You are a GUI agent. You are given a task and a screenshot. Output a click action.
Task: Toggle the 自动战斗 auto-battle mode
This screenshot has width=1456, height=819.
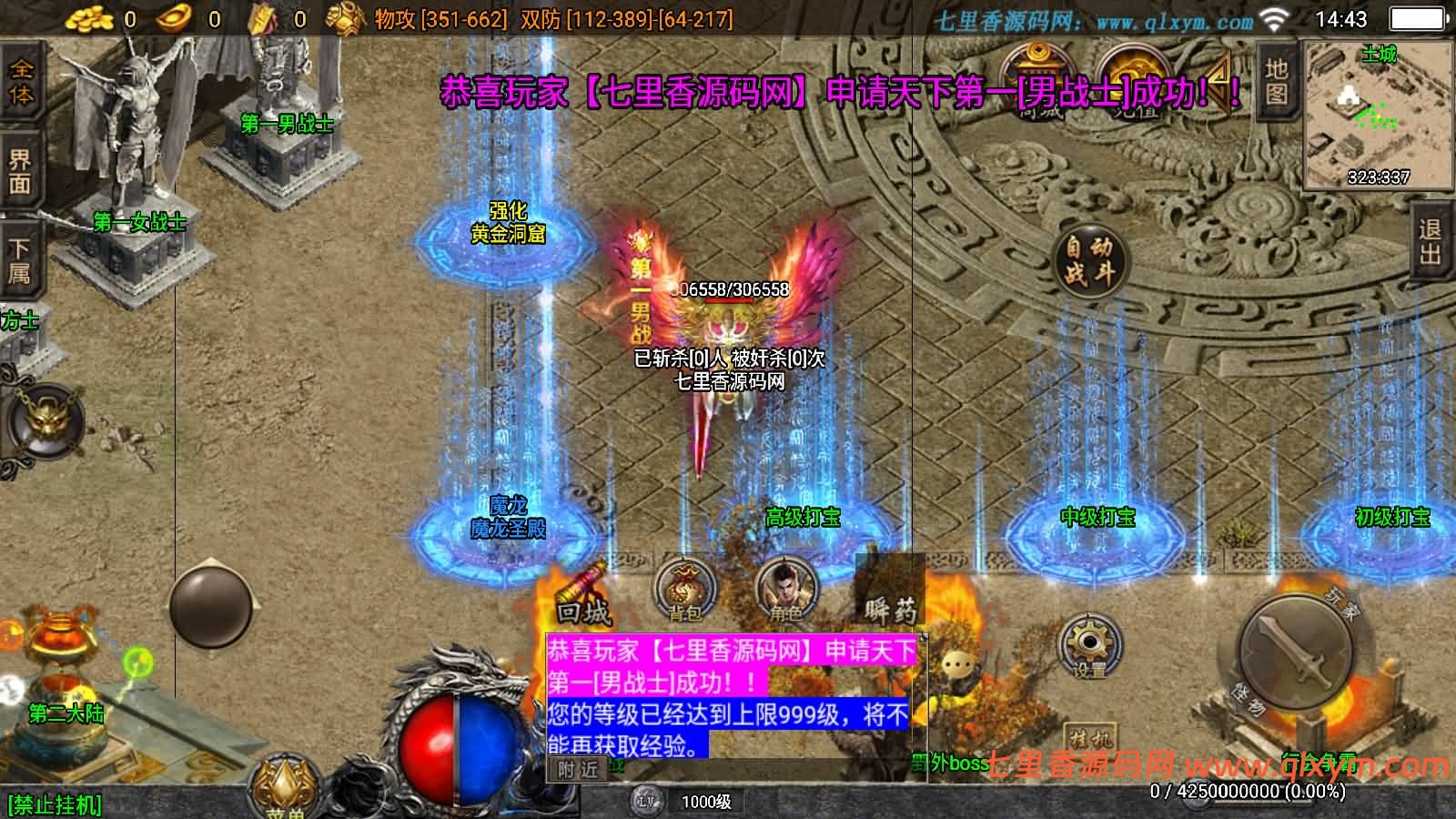pyautogui.click(x=1091, y=261)
